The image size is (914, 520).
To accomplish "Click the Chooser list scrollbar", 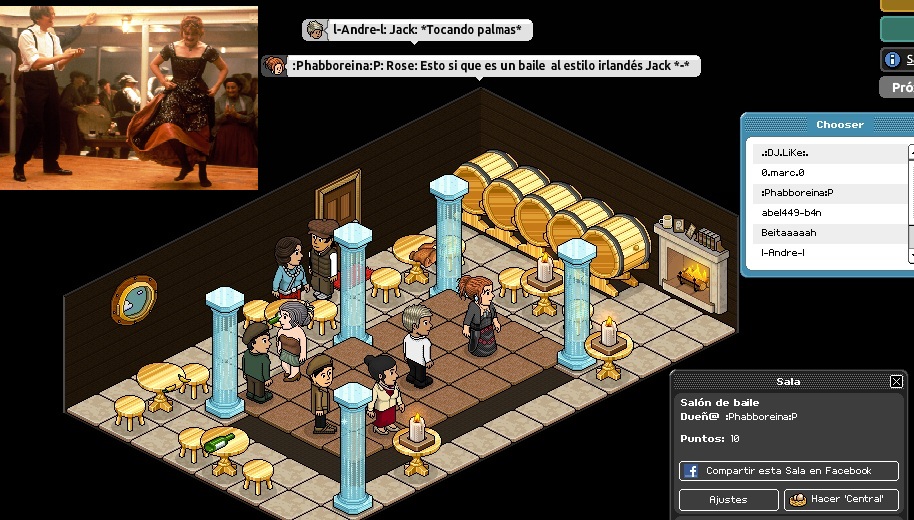I will (x=911, y=200).
